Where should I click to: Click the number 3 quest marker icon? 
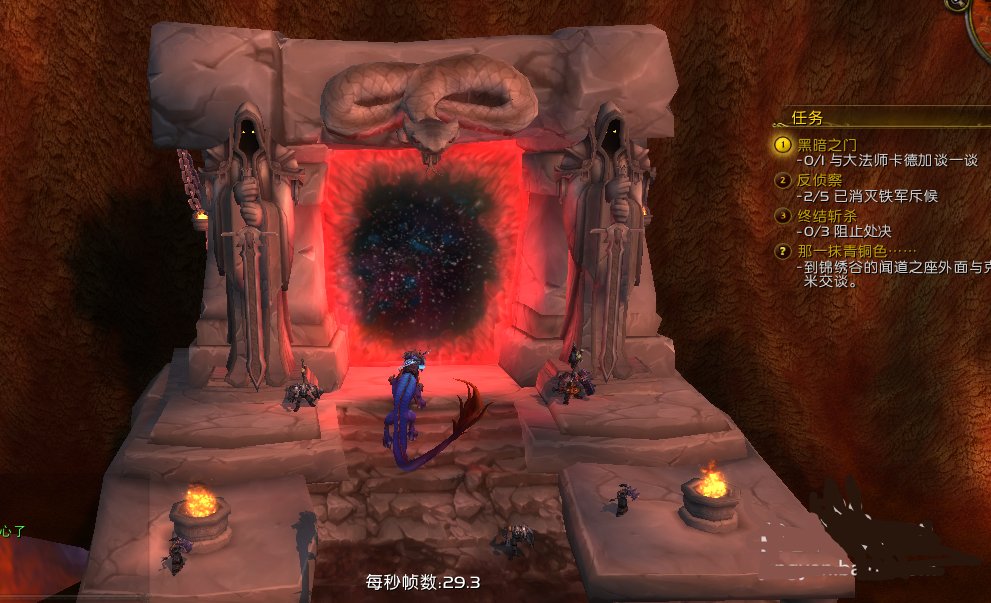783,215
